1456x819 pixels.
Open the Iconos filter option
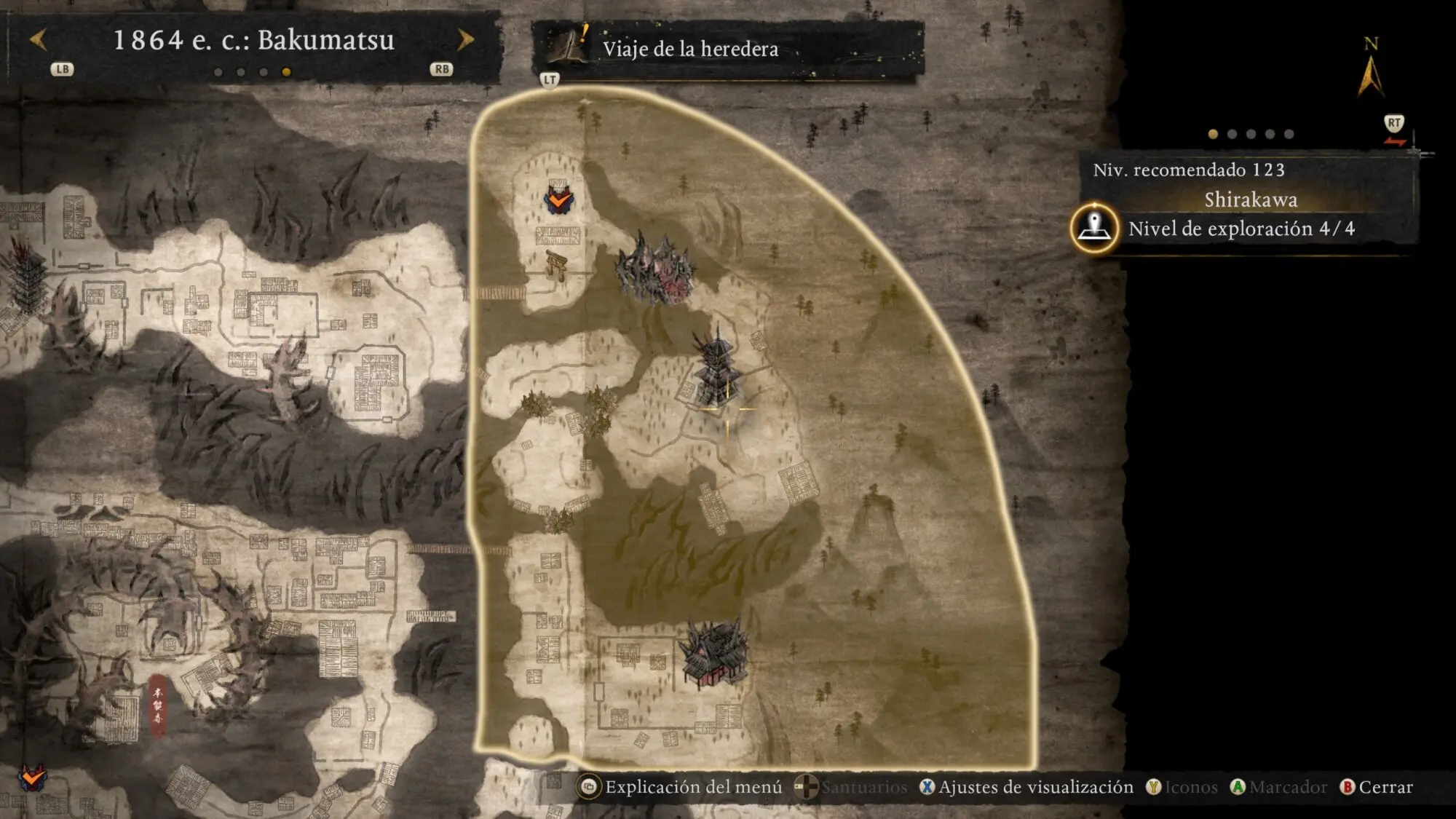coord(1182,787)
